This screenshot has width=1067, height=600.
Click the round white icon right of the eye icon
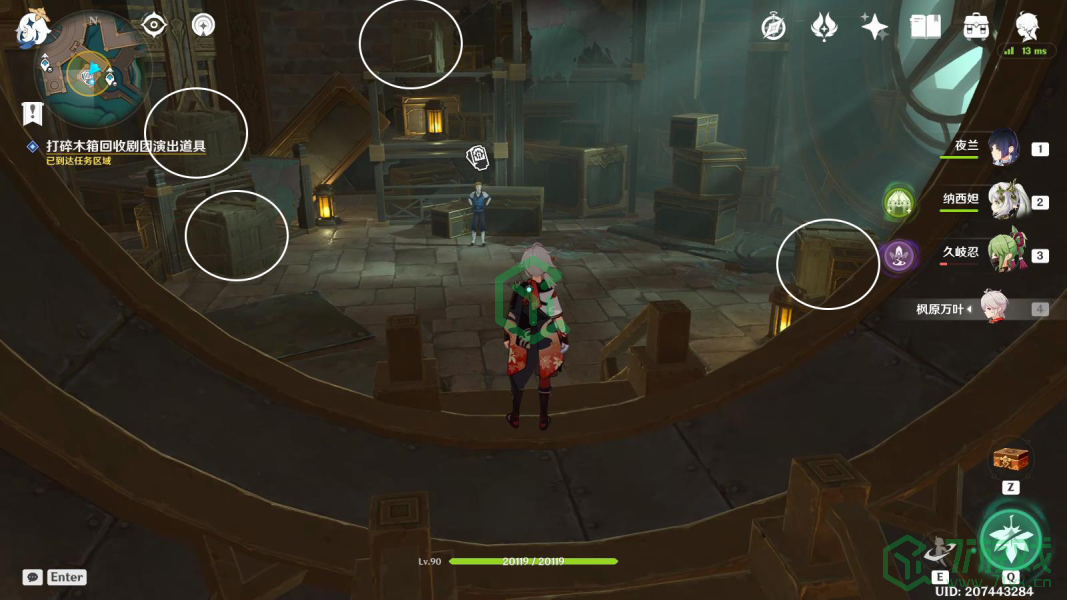point(203,24)
